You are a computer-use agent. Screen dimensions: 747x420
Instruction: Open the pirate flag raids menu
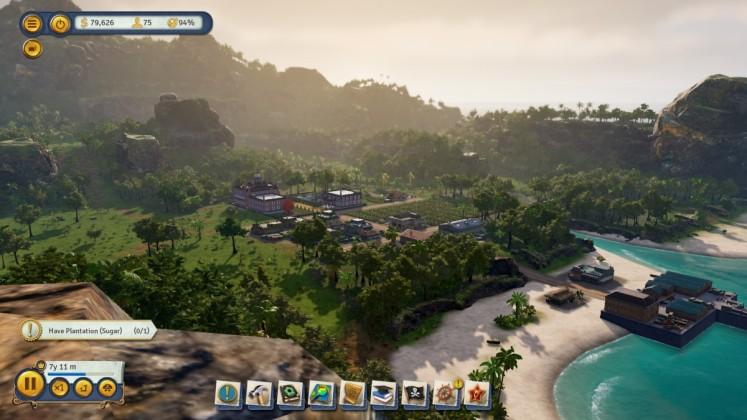(x=415, y=394)
